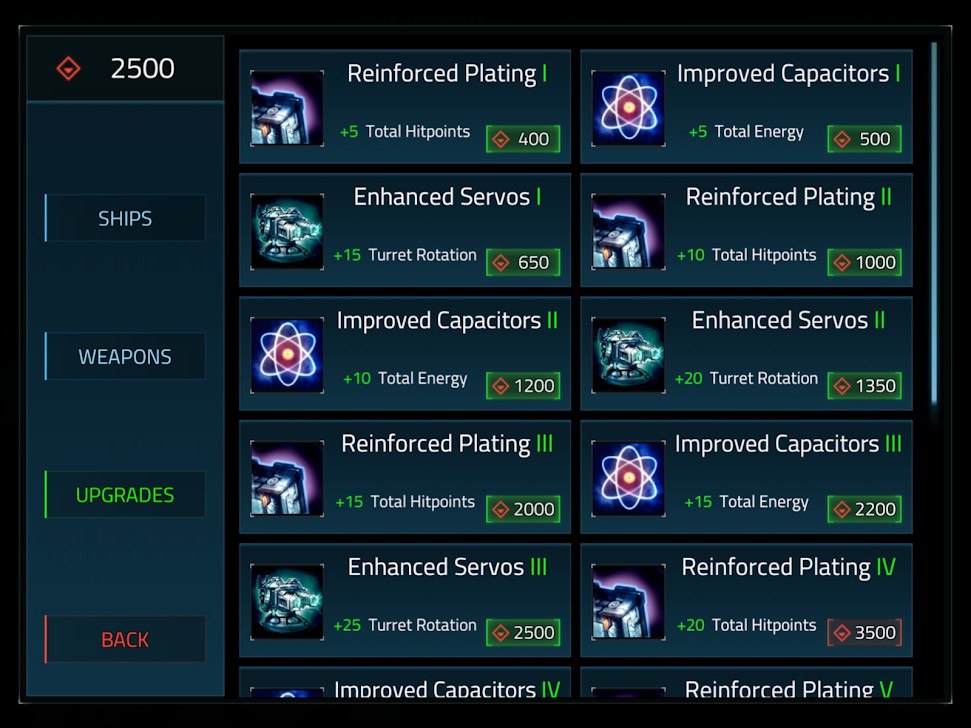Go back with the Back button
The width and height of the screenshot is (971, 728).
pos(125,639)
